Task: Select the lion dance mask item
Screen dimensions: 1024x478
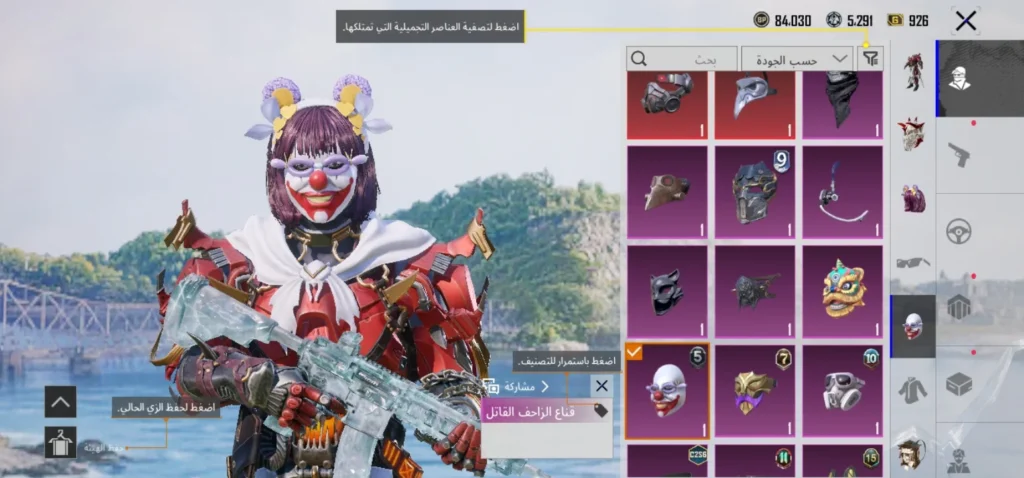Action: [842, 289]
